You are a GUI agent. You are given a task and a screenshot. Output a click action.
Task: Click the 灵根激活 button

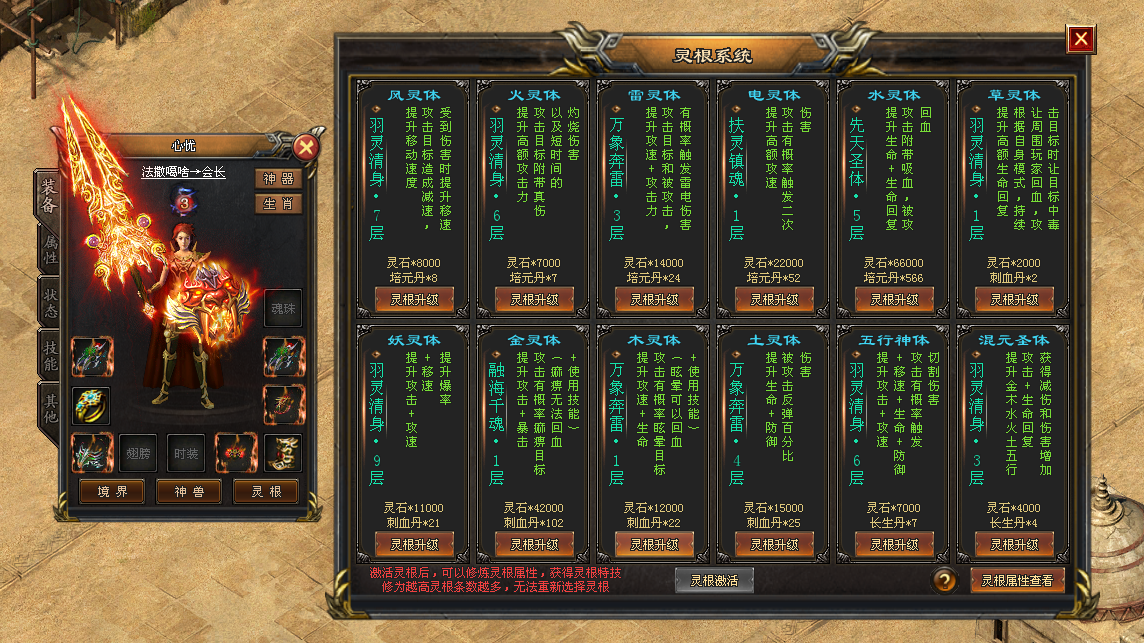coord(714,580)
